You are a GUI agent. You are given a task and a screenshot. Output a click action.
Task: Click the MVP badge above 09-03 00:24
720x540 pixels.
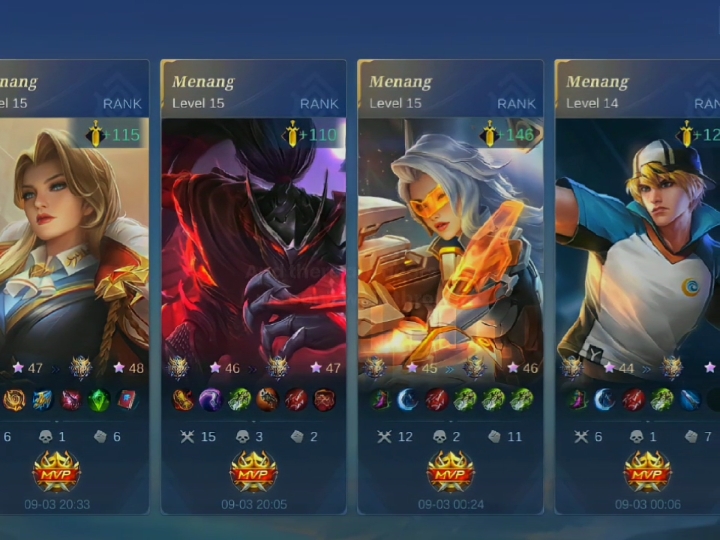(x=450, y=471)
